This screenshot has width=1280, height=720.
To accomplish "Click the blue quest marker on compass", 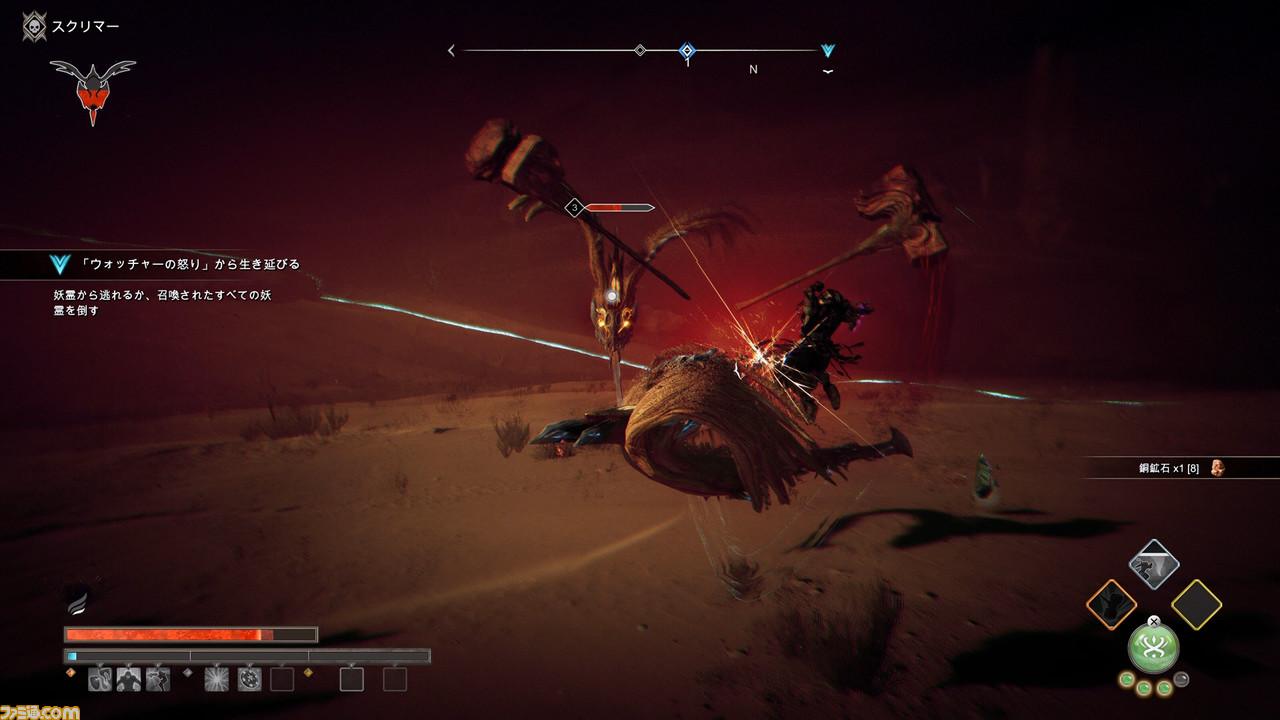I will (827, 51).
